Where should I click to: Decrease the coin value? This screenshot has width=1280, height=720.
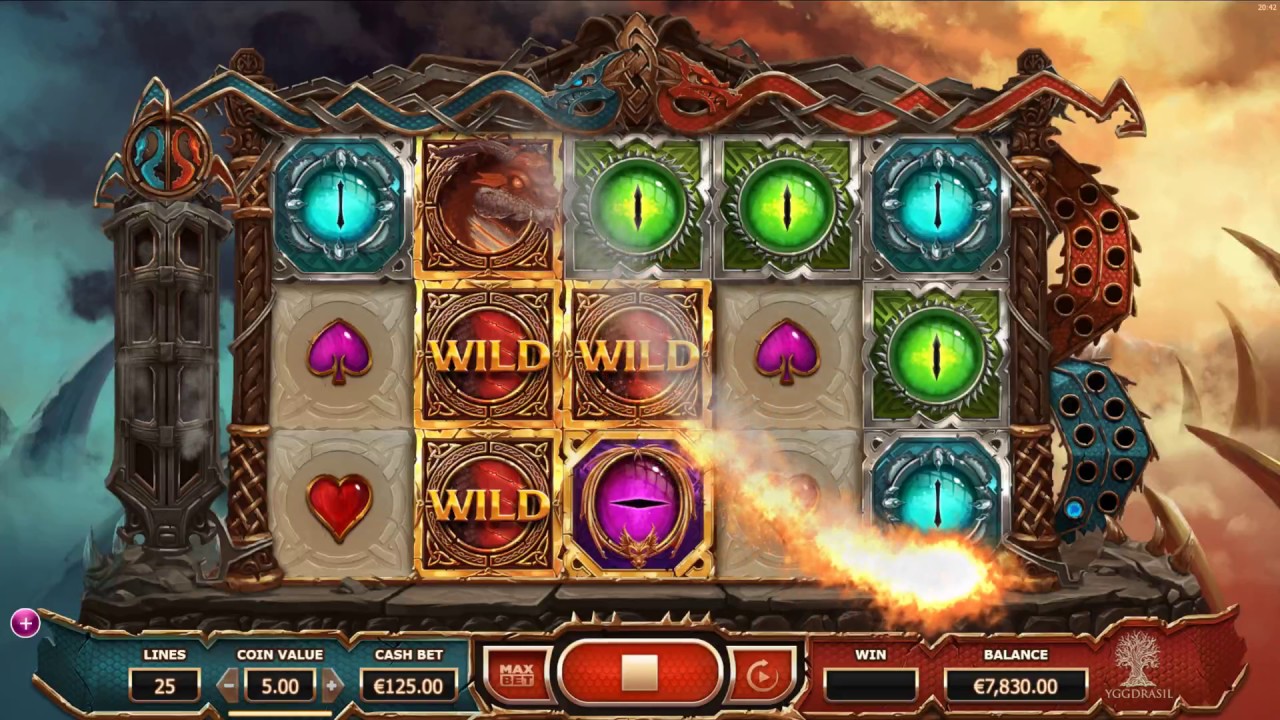coord(229,686)
